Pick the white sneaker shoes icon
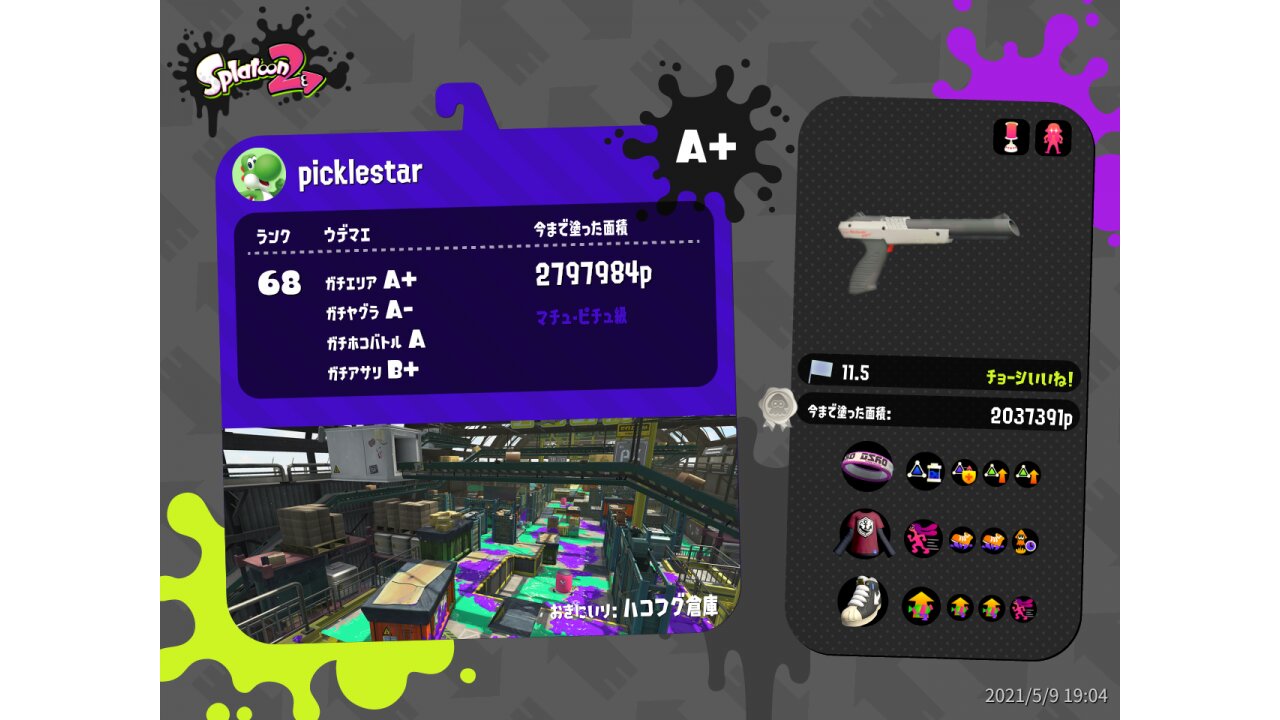This screenshot has height=720, width=1280. coord(863,601)
